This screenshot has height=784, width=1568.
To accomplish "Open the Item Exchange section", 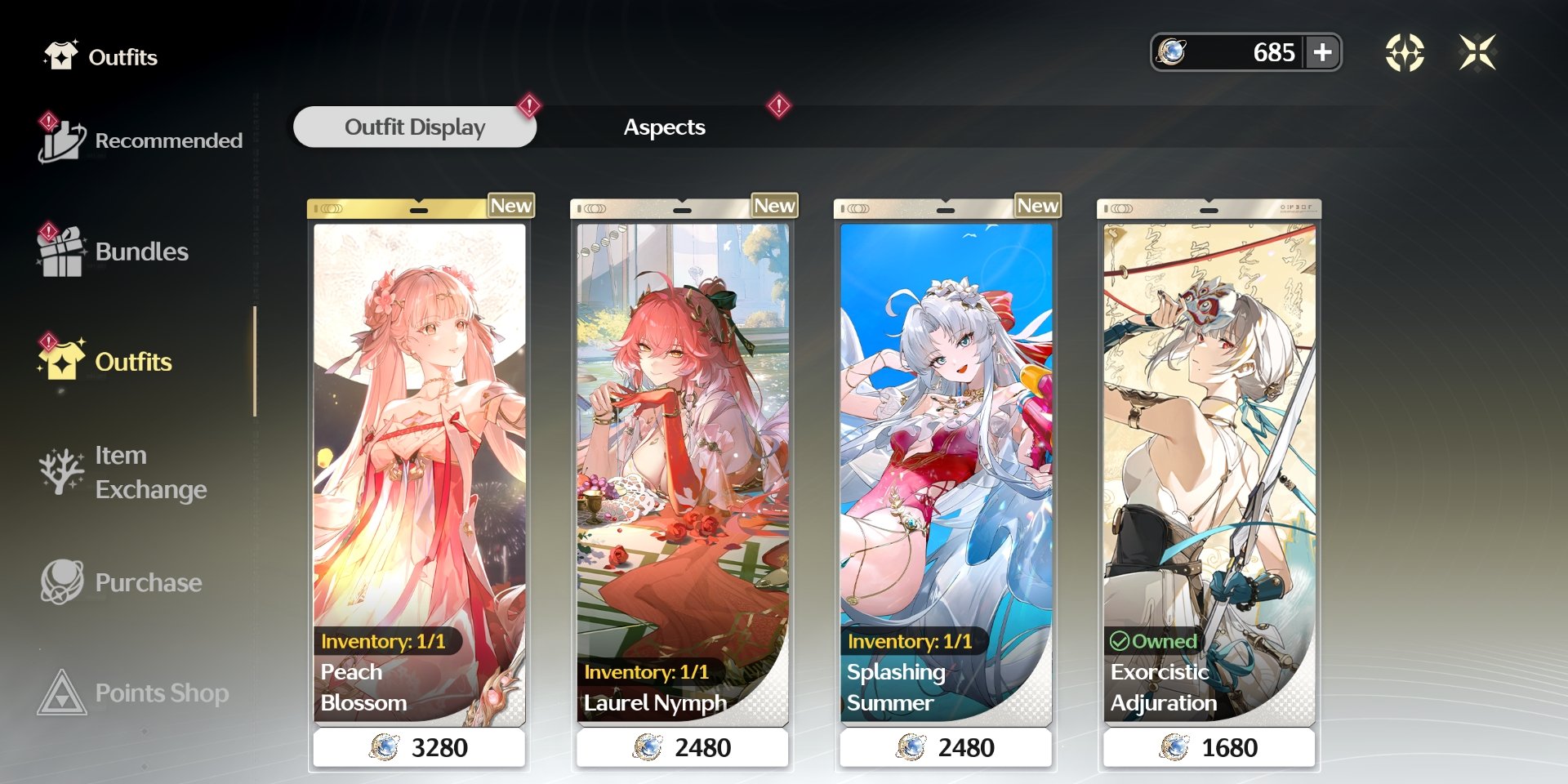I will coord(124,472).
